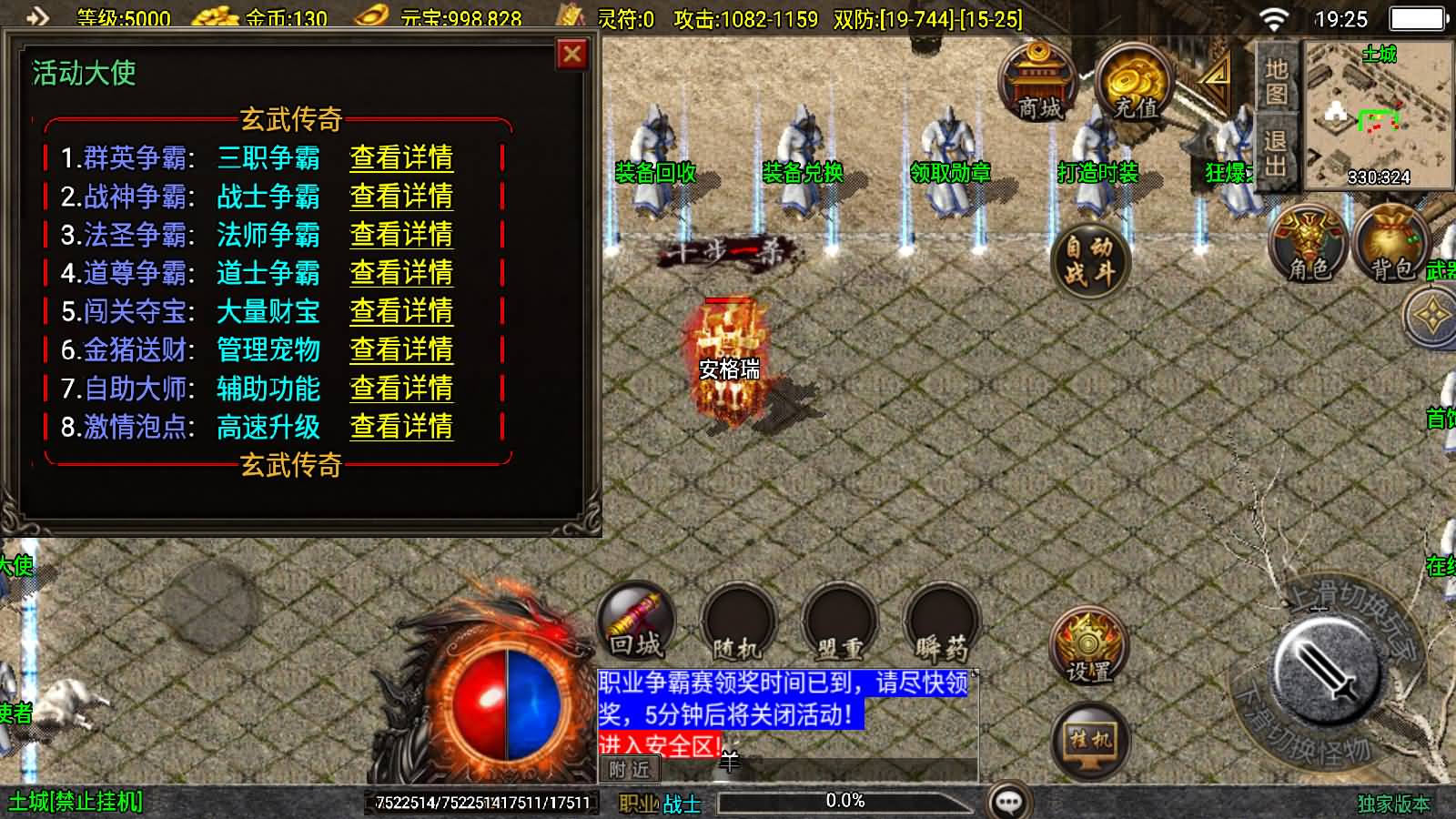Open 激情泡点 details link

[x=401, y=428]
